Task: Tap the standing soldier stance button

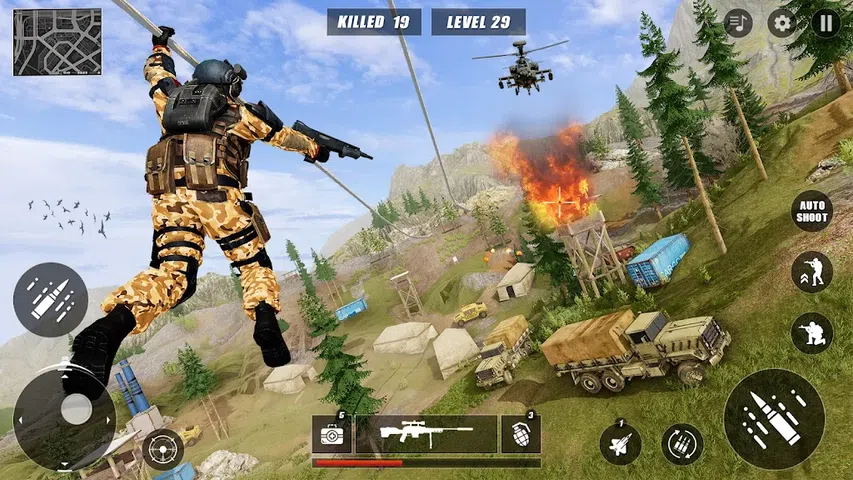Action: pos(812,272)
